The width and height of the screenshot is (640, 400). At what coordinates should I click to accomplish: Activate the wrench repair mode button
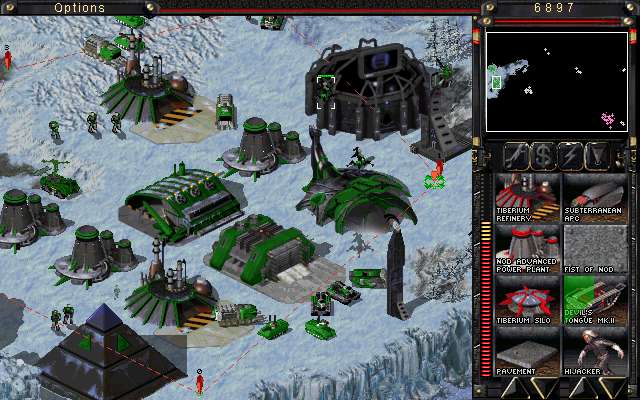(516, 156)
